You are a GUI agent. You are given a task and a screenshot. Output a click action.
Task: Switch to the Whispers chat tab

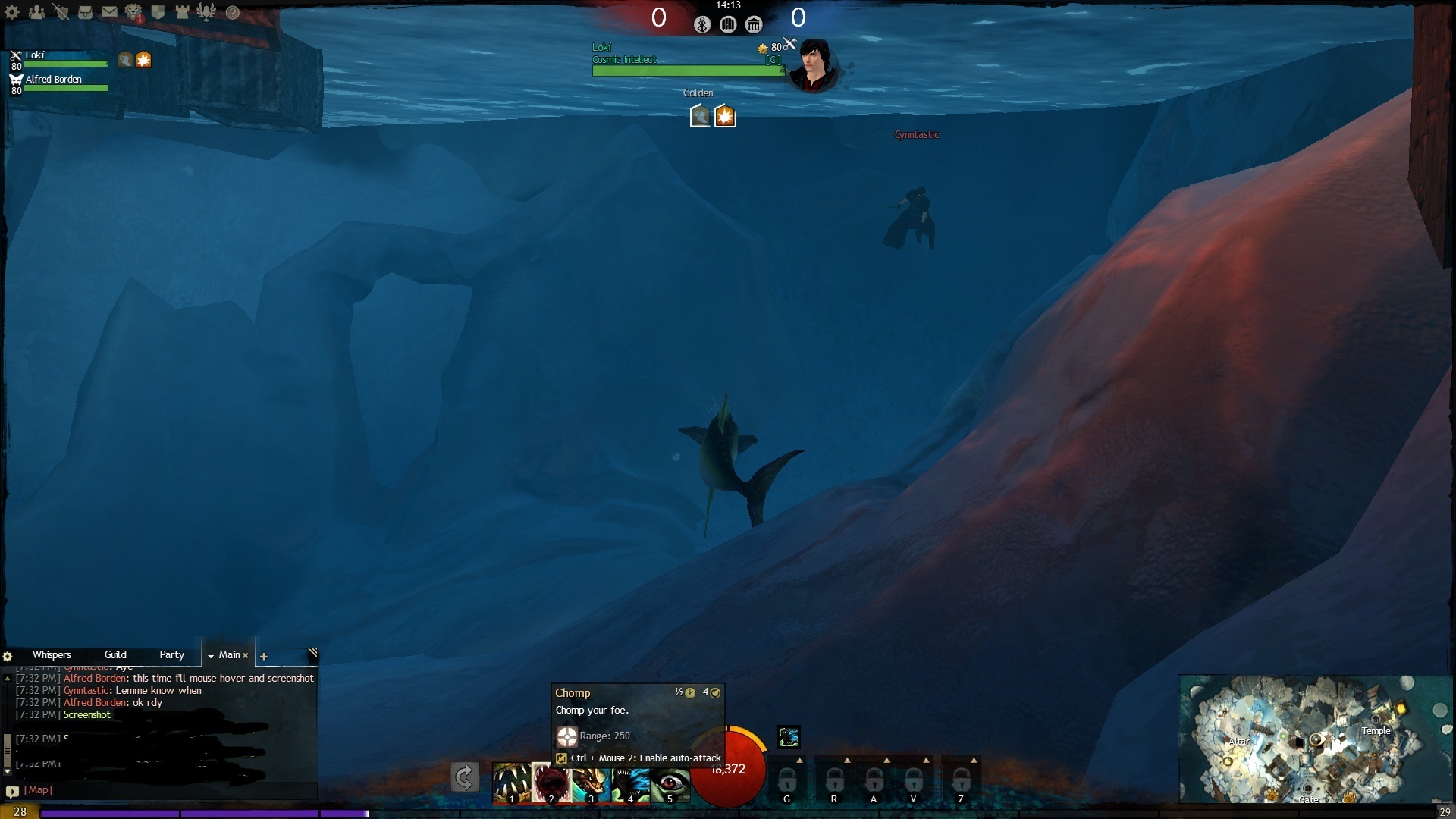coord(52,655)
